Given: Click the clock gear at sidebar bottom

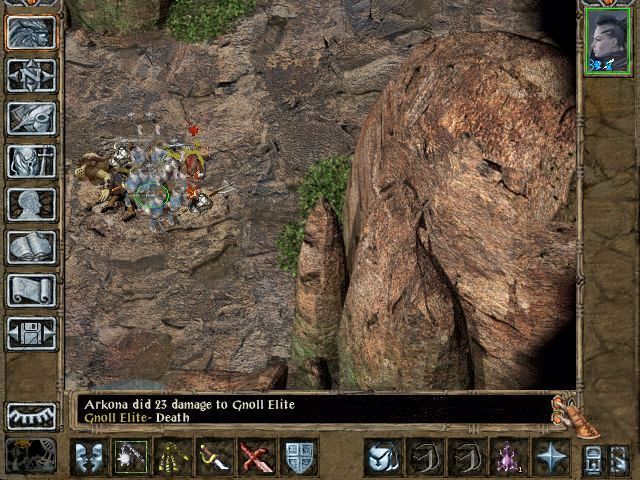Looking at the screenshot, I should tap(31, 455).
